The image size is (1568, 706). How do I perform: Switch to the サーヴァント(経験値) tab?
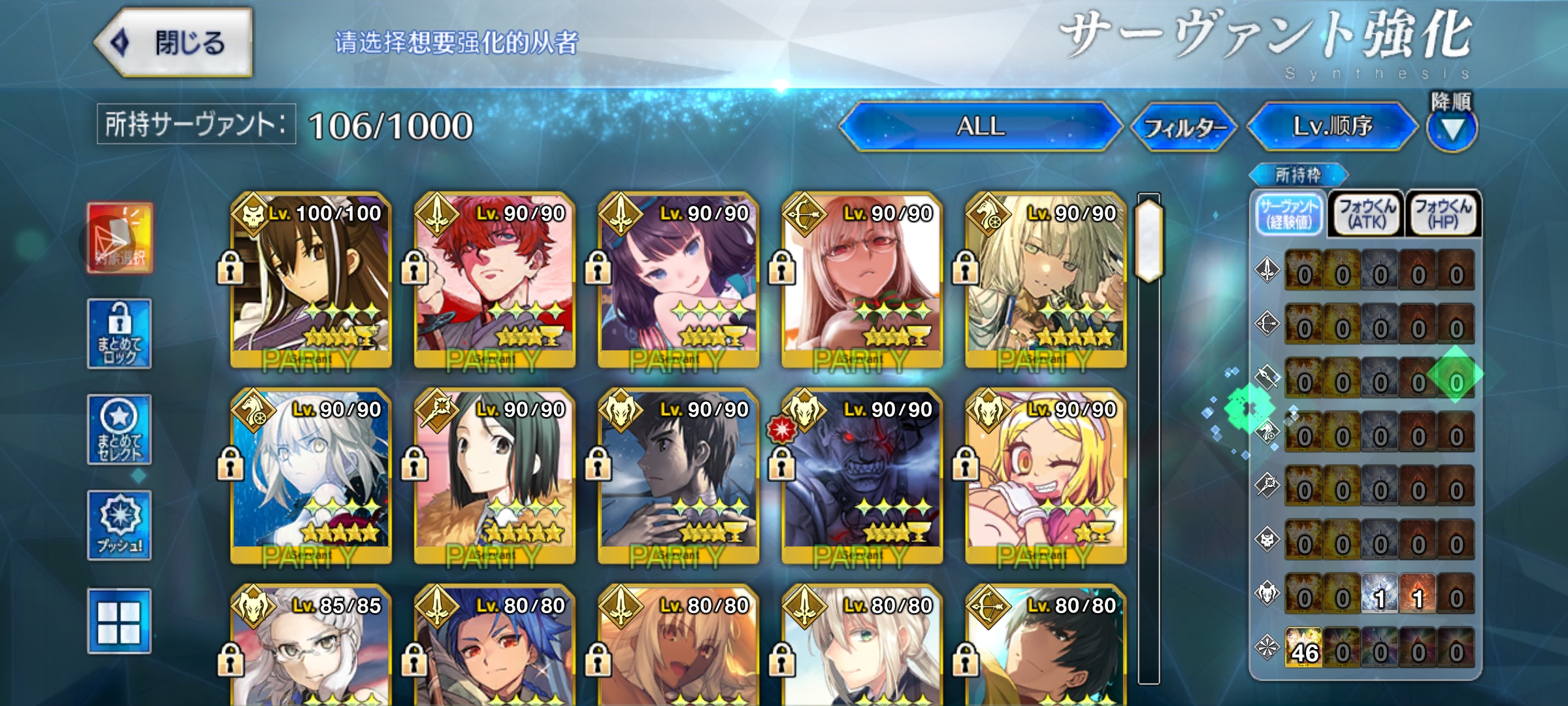(x=1290, y=214)
